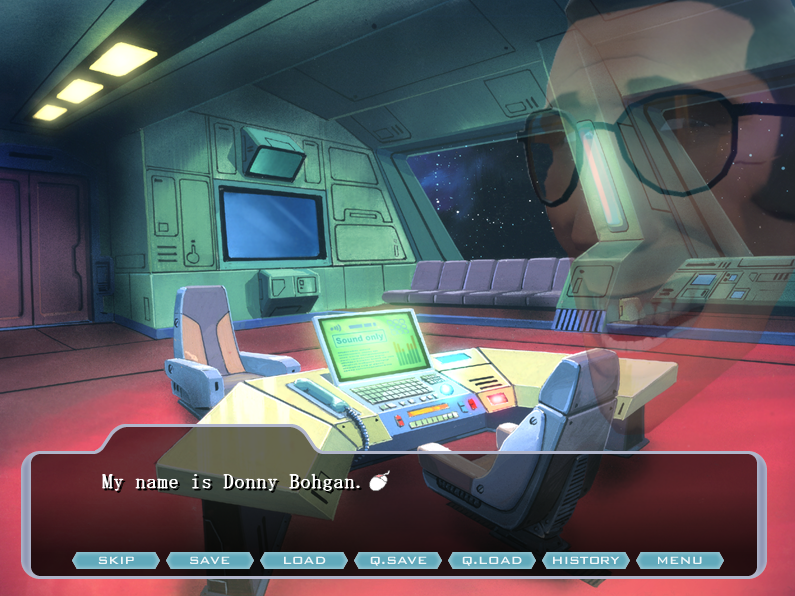Open the LOAD screen
The width and height of the screenshot is (795, 596).
click(x=304, y=560)
